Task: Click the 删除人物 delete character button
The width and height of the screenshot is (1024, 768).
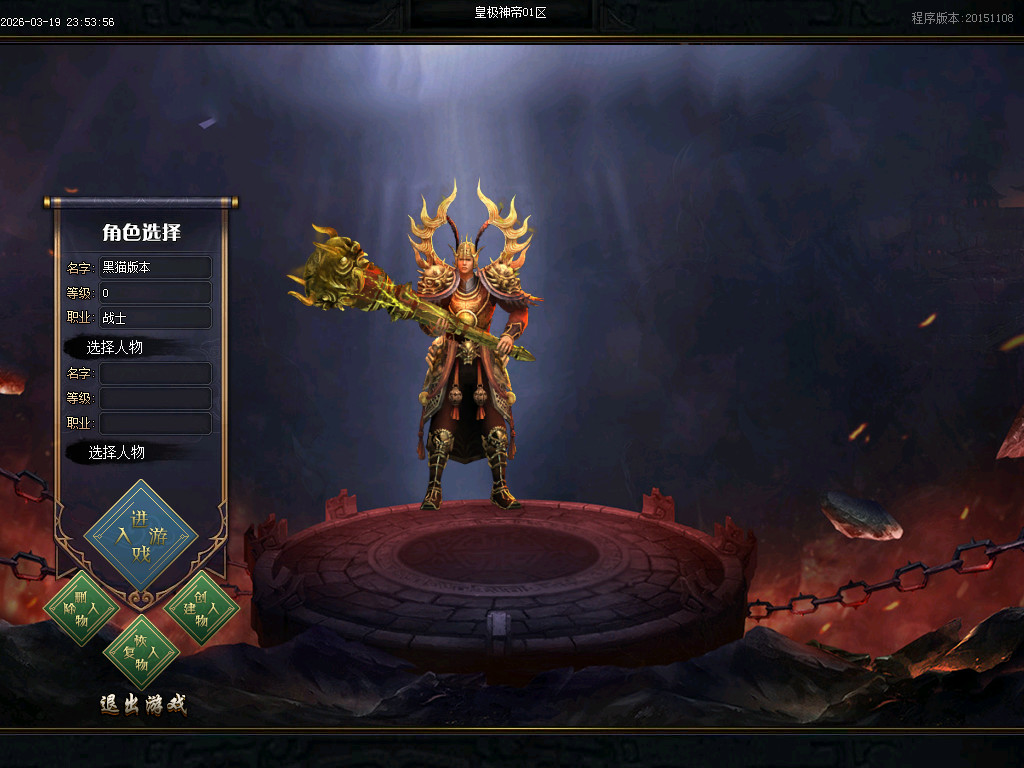Action: (x=81, y=608)
